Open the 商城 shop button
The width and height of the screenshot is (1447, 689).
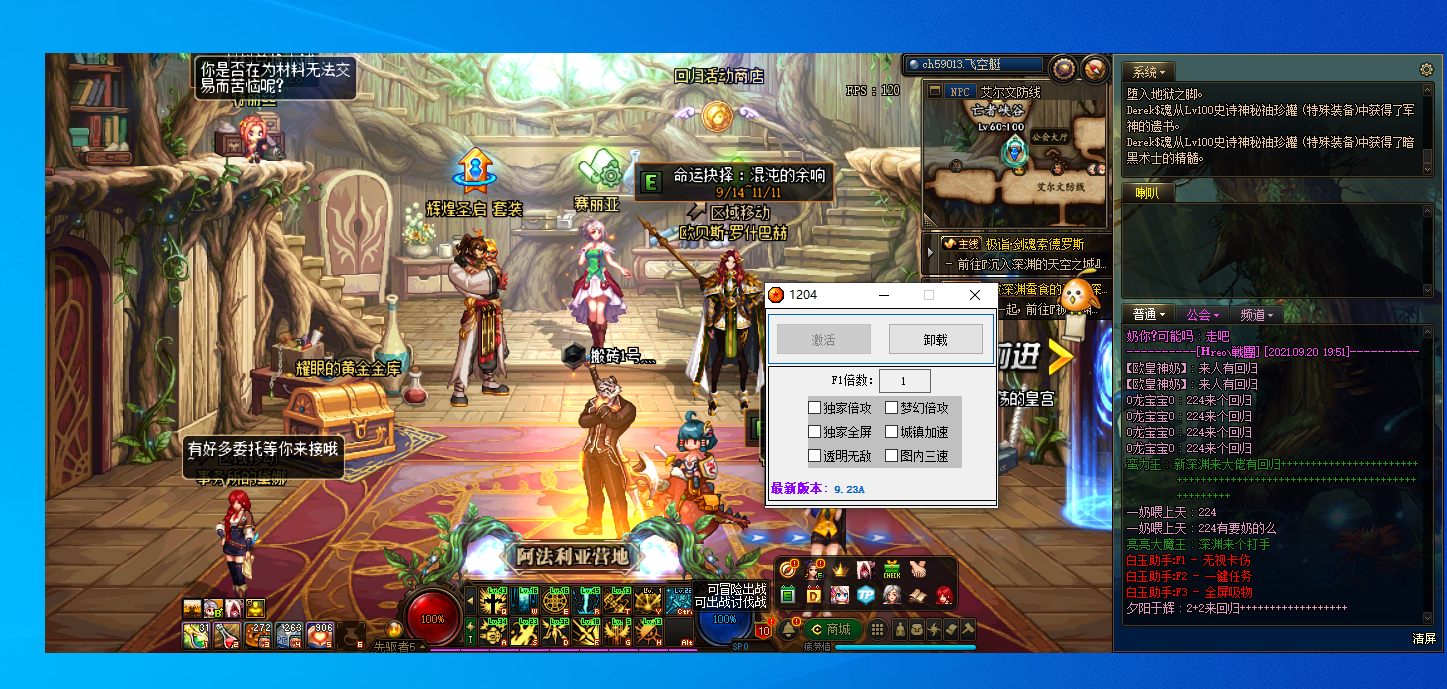(831, 629)
